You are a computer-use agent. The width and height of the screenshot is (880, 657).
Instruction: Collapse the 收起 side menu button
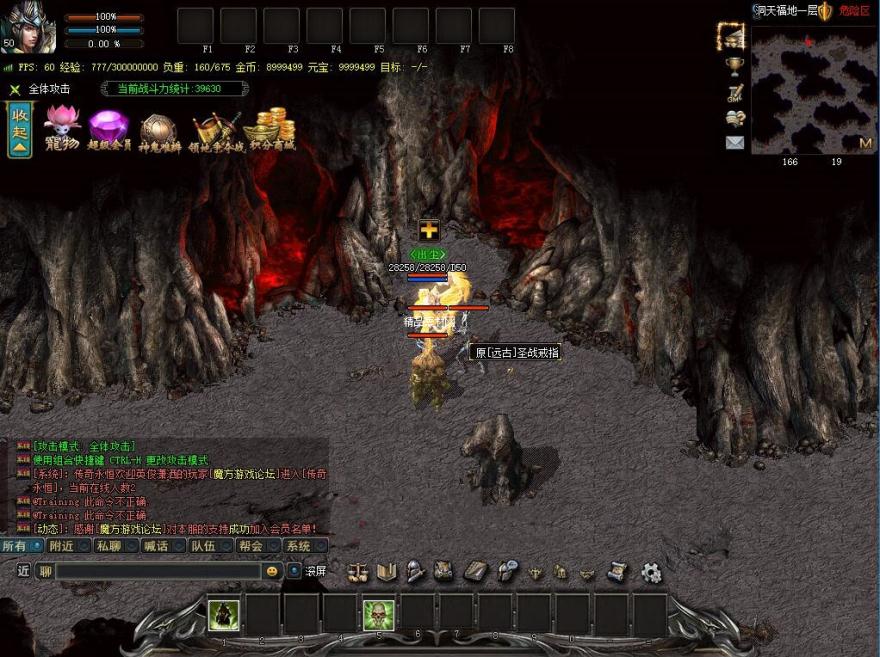19,129
